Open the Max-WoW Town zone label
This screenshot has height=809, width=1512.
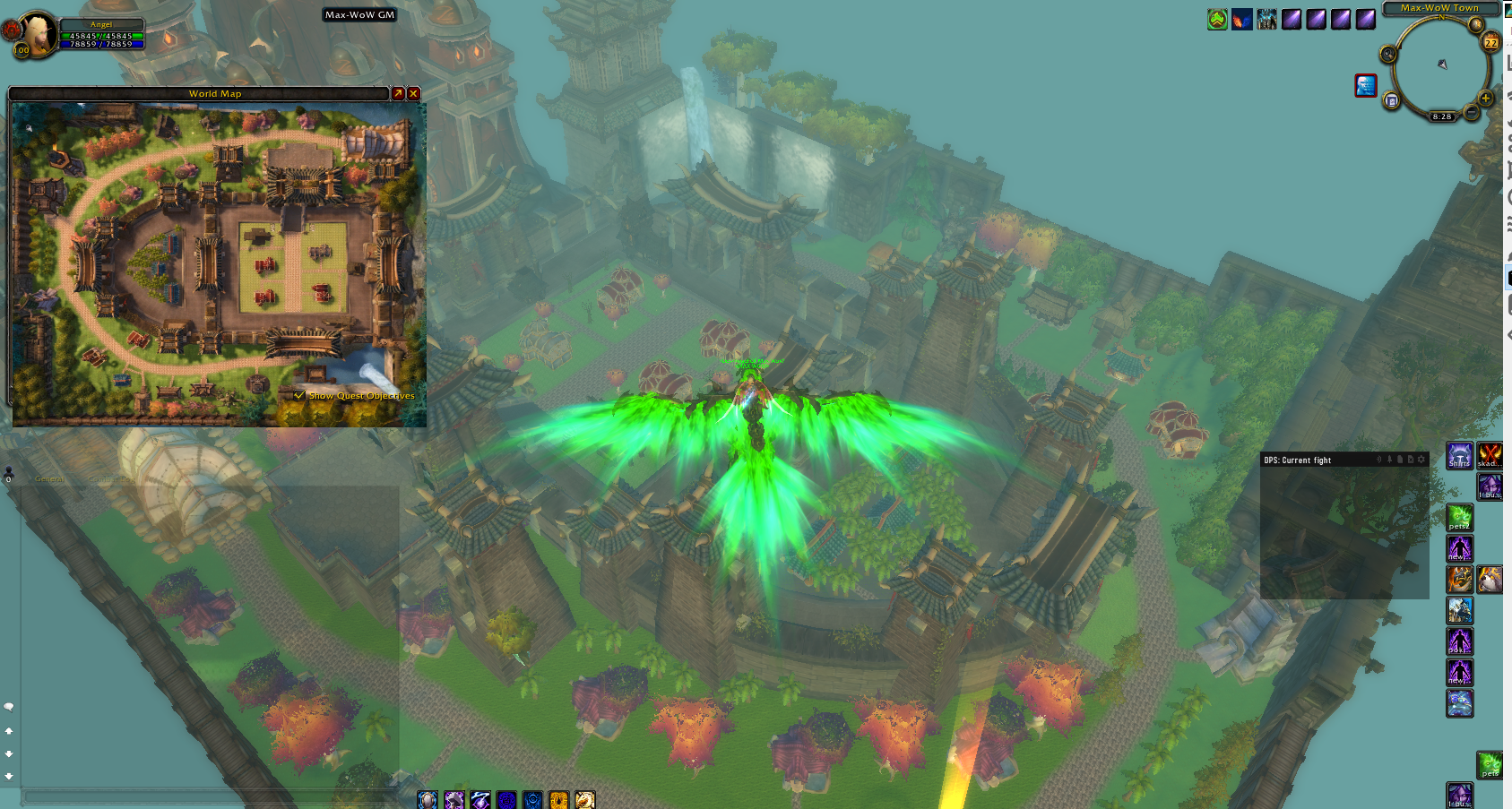1439,8
